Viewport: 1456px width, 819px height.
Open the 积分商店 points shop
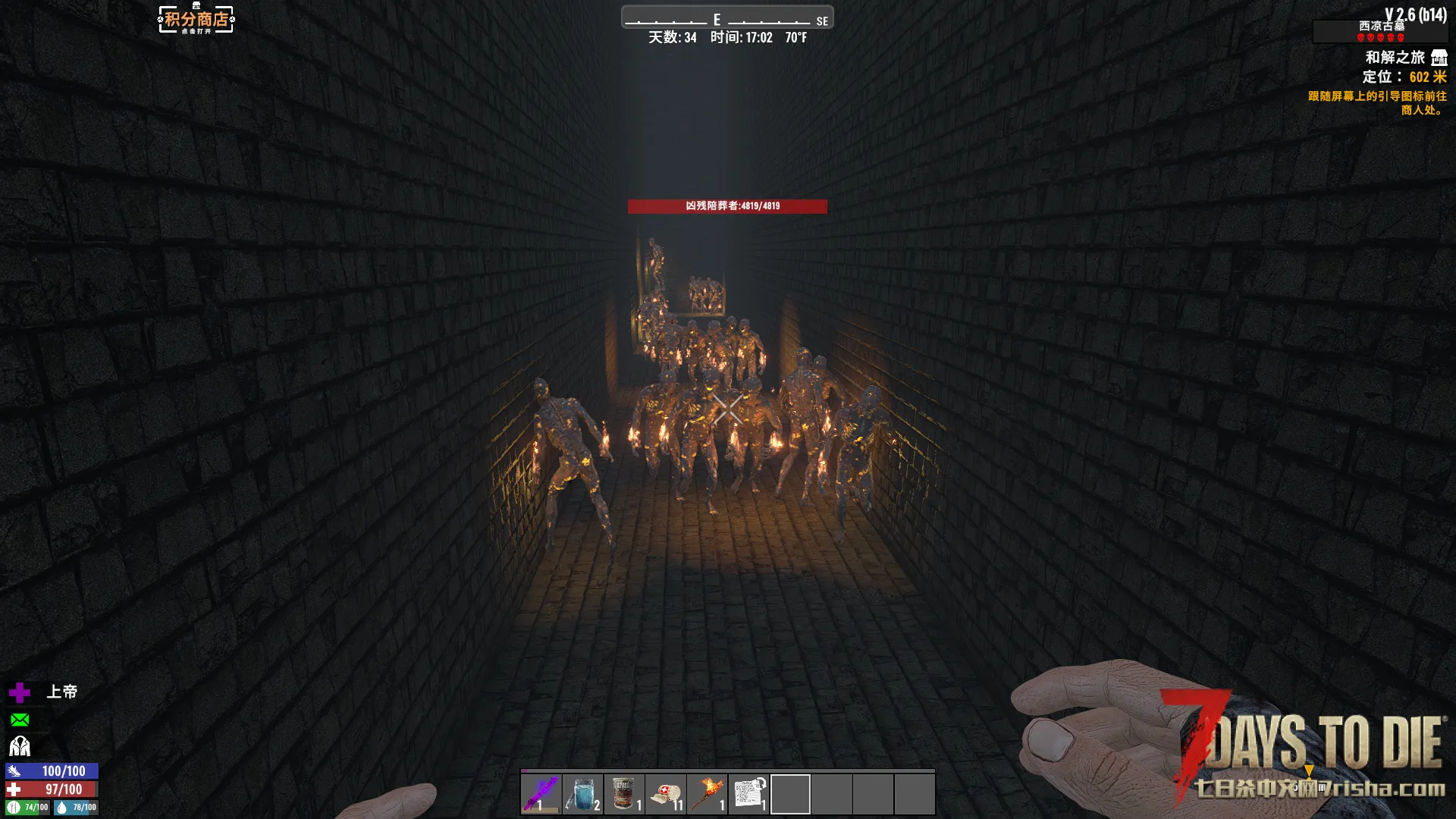[x=196, y=20]
